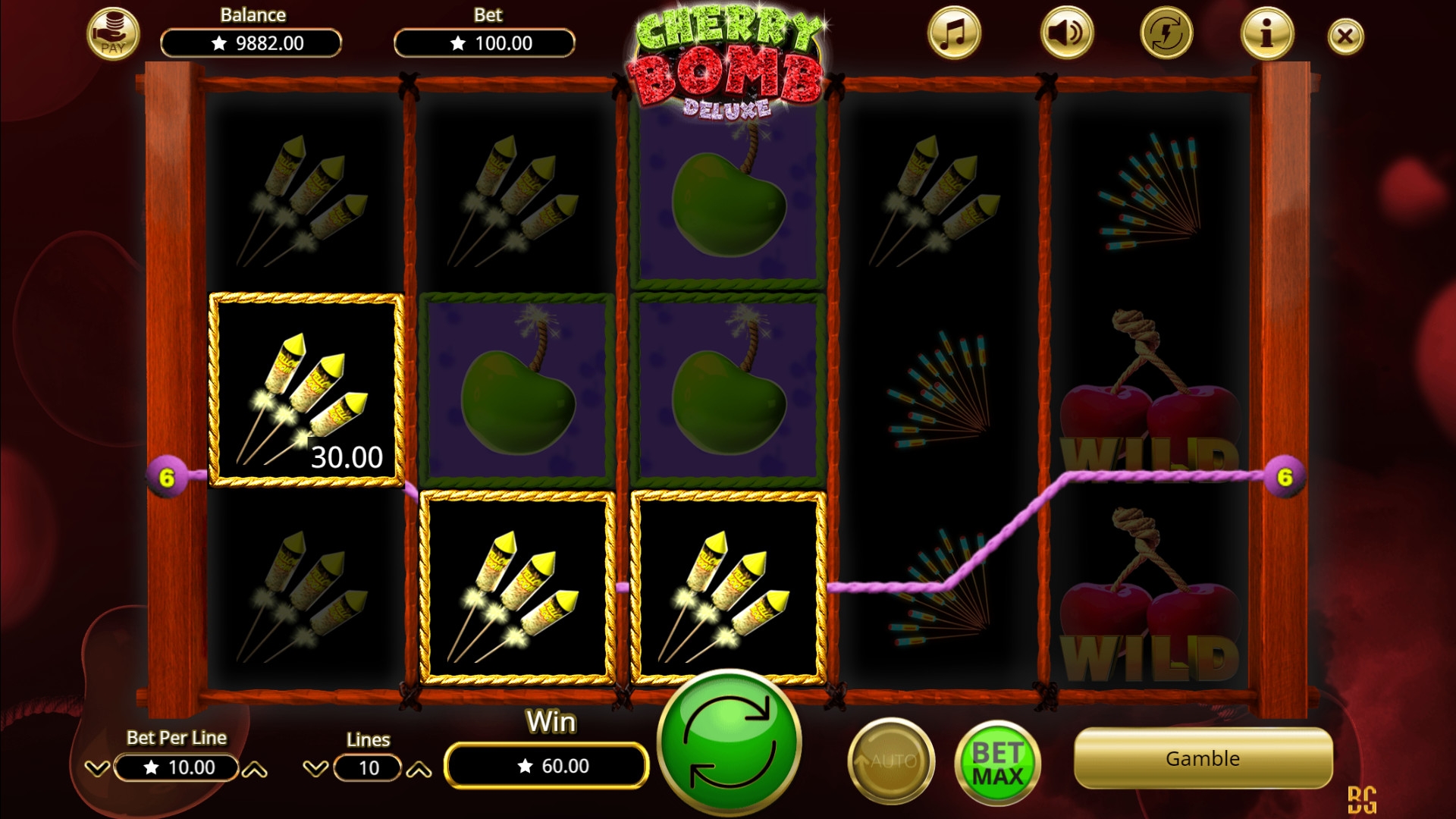Toggle the sound speaker button

(1066, 34)
